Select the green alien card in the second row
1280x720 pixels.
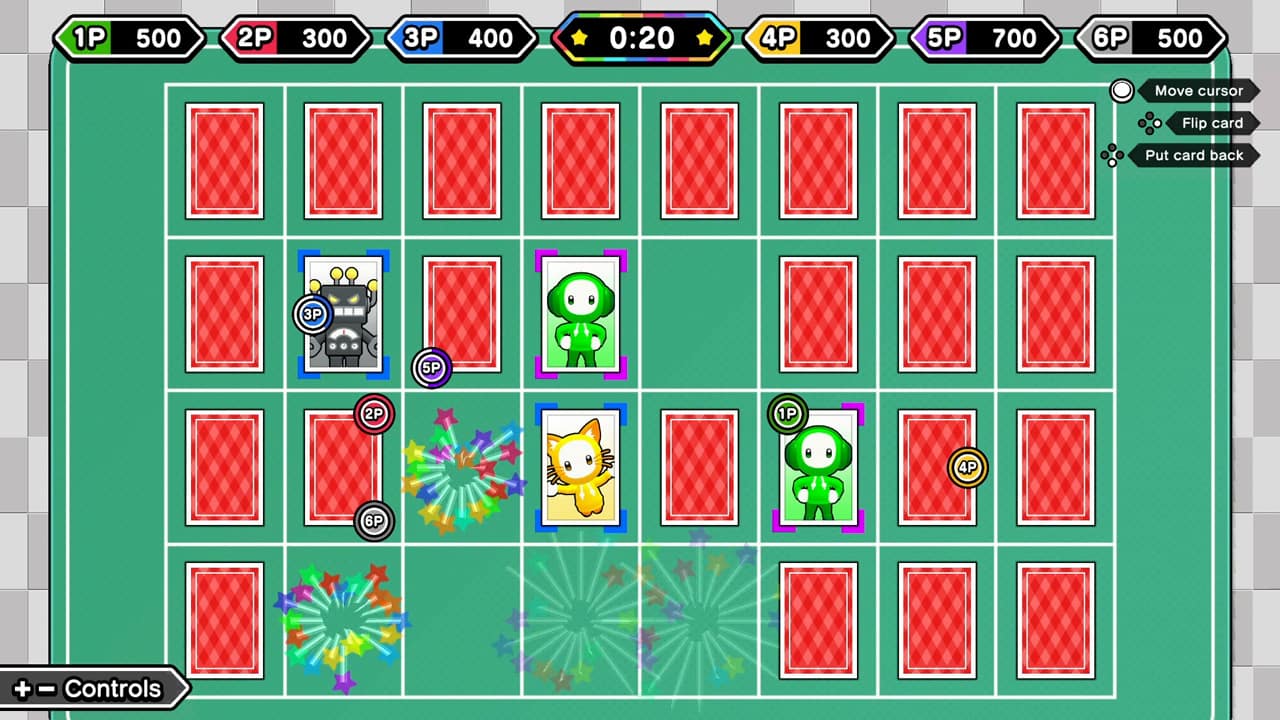[x=580, y=314]
